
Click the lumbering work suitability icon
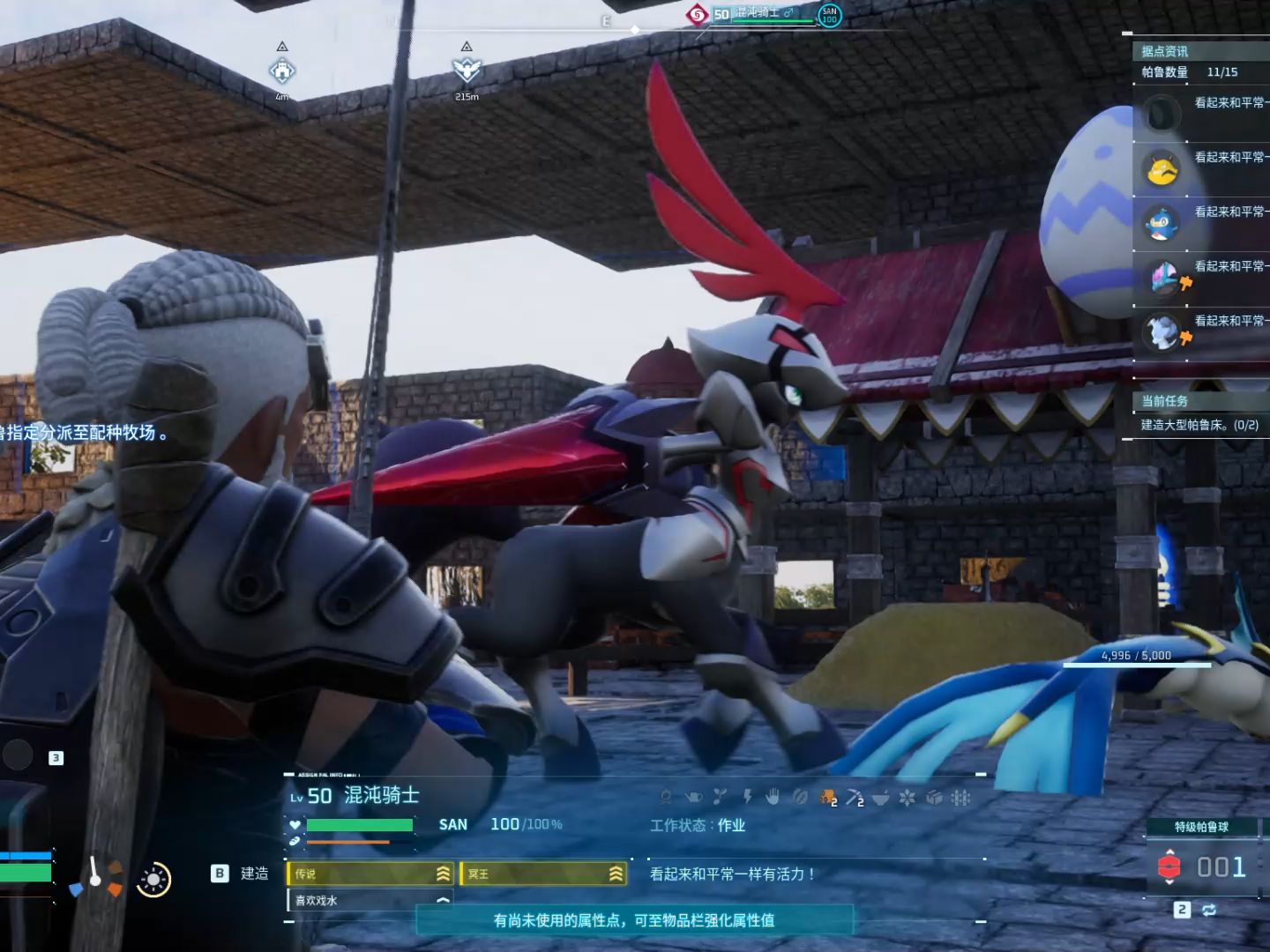828,798
